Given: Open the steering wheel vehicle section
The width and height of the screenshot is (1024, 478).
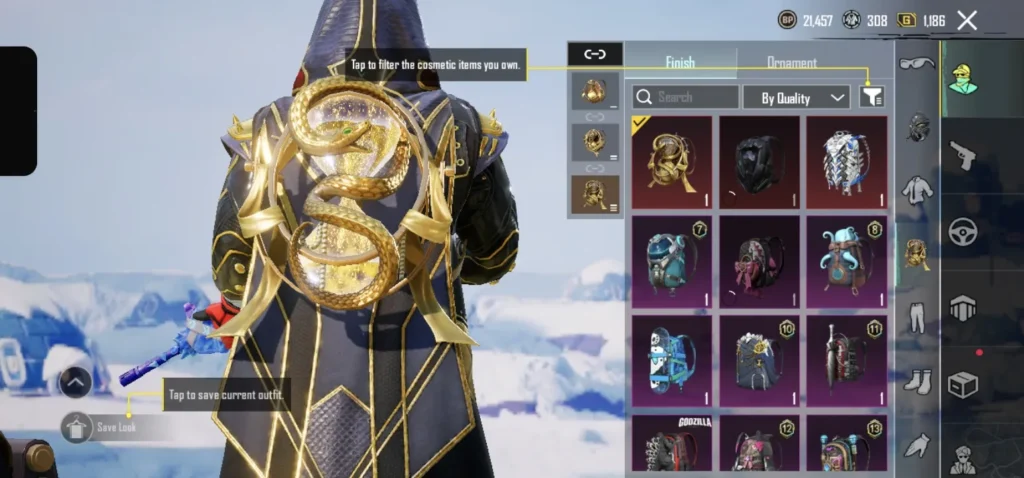Looking at the screenshot, I should point(962,231).
